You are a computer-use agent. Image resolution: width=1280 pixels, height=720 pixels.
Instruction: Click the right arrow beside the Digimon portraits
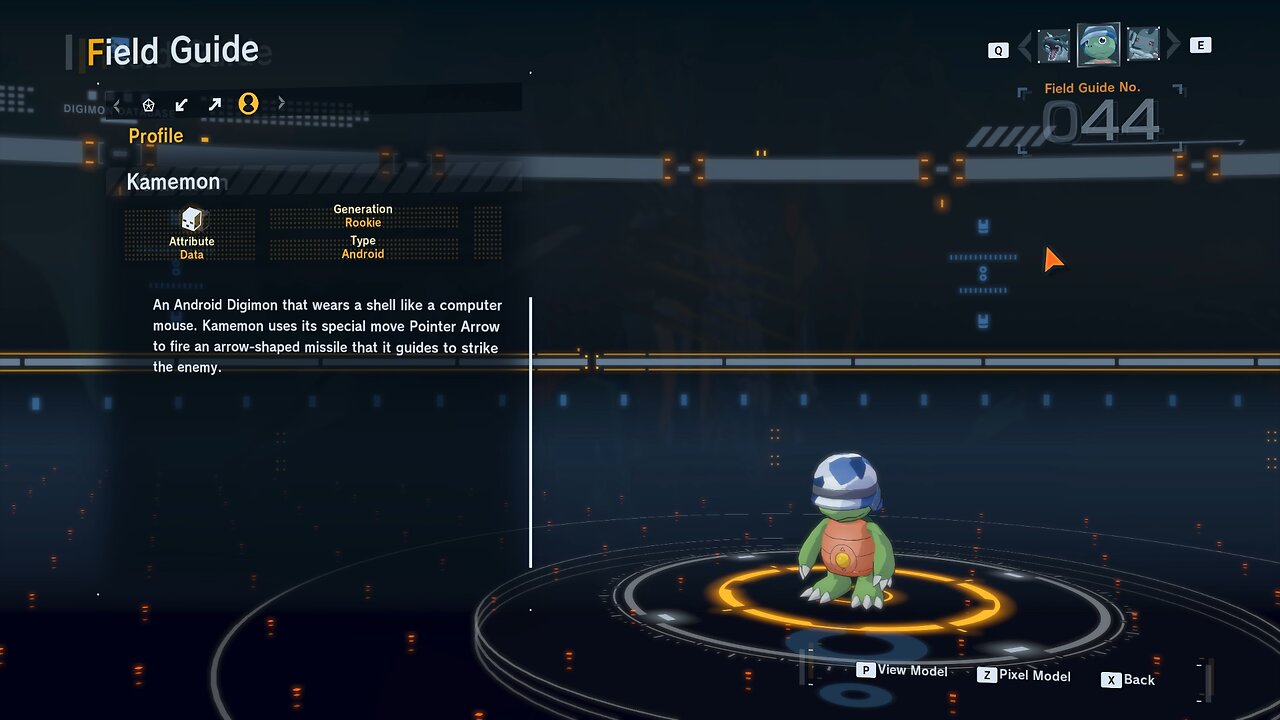point(1173,45)
